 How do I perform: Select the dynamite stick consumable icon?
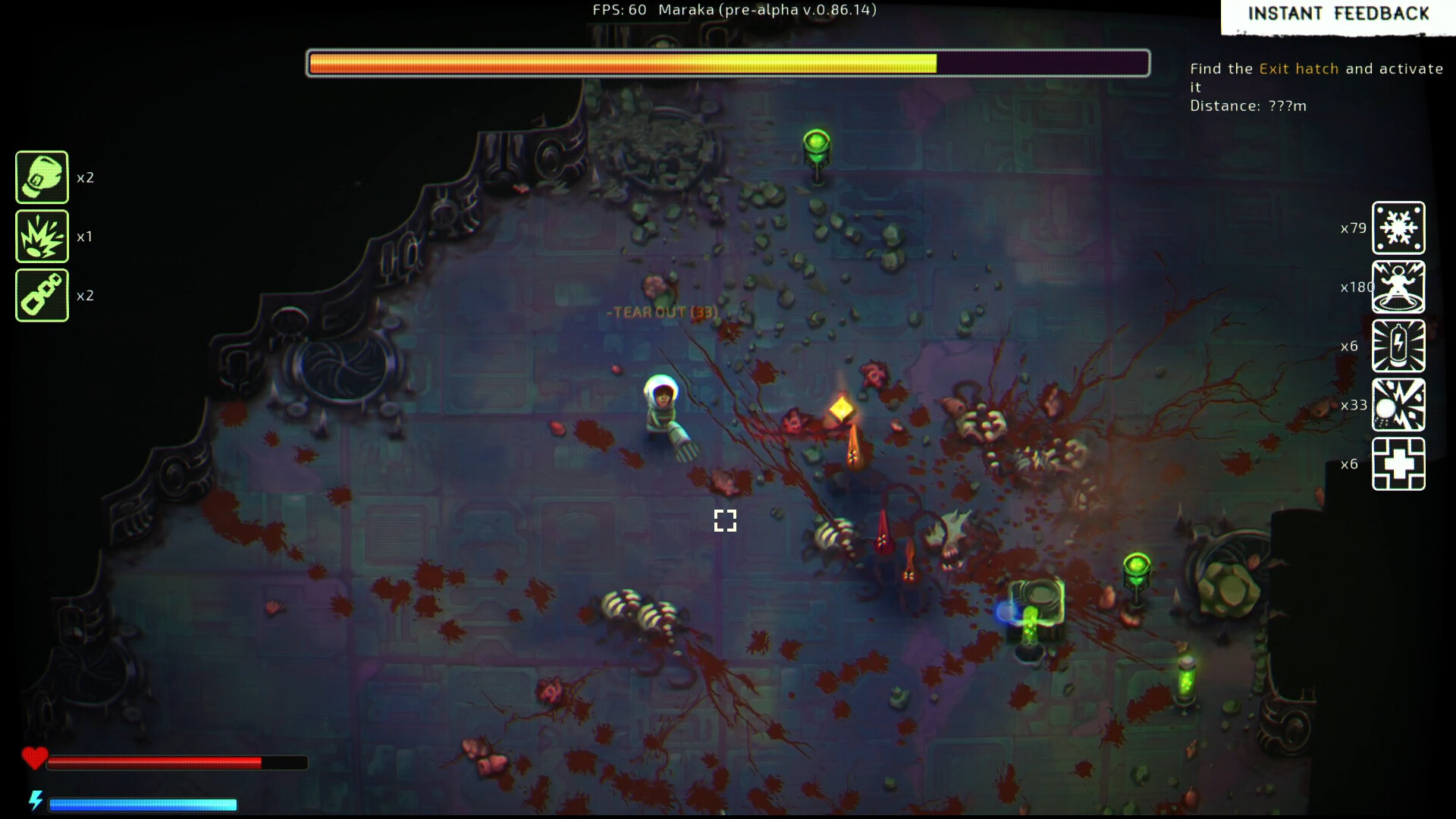42,295
